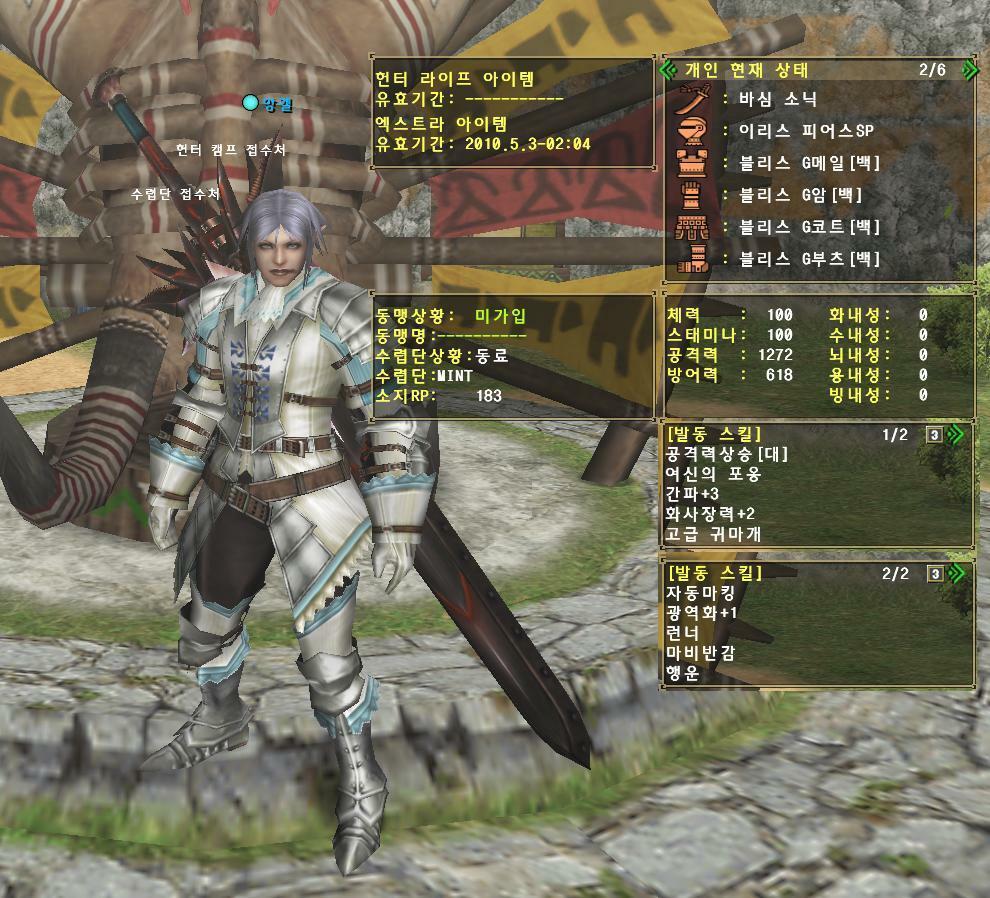Go to the next personal status page
The image size is (990, 898).
[968, 70]
